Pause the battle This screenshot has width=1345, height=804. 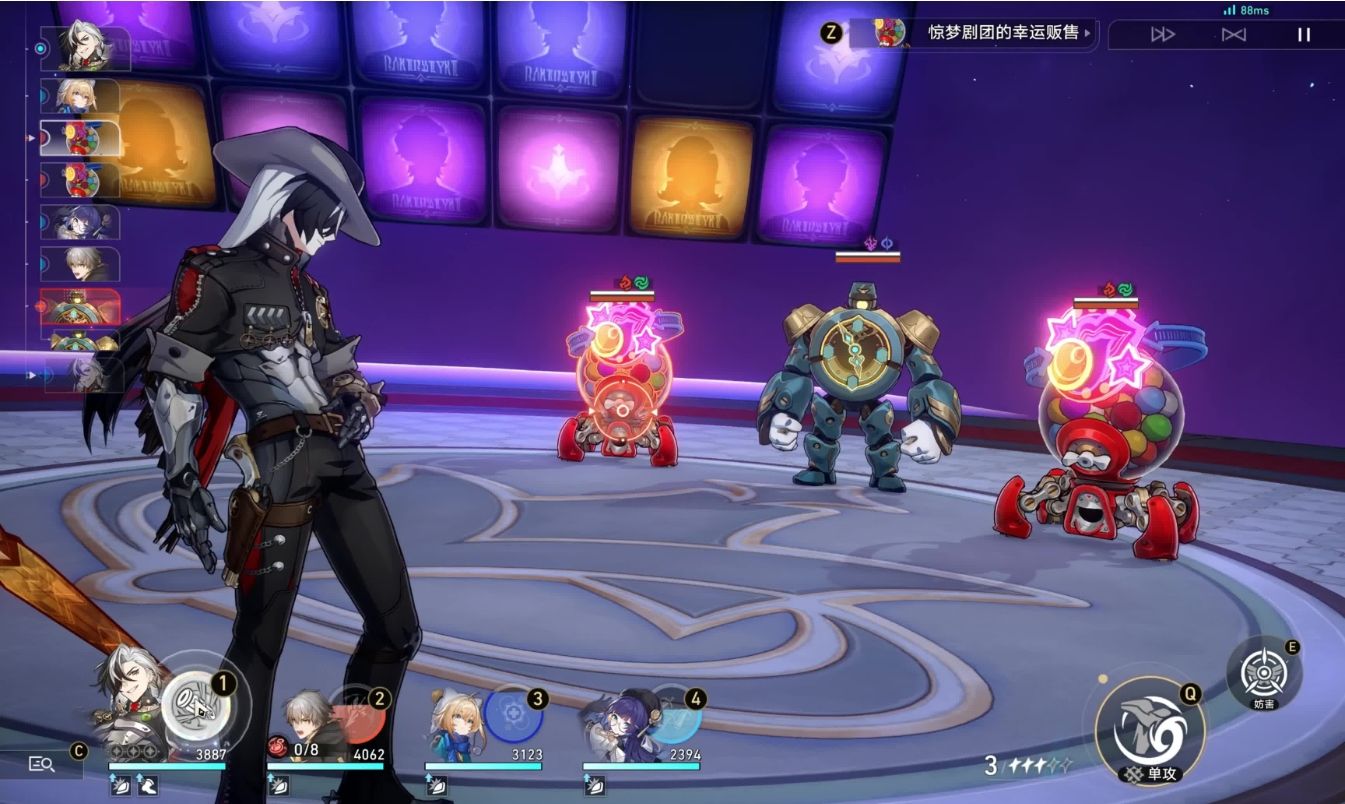coord(1303,34)
